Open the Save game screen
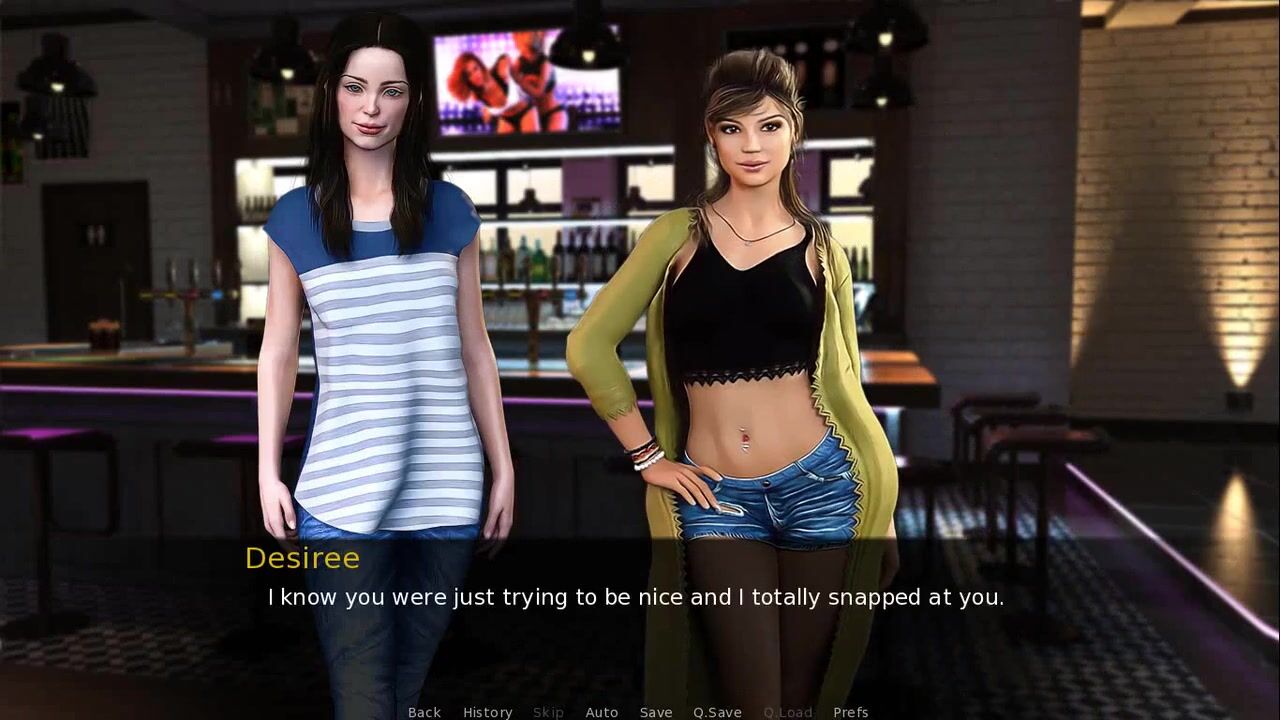The height and width of the screenshot is (720, 1280). coord(655,712)
